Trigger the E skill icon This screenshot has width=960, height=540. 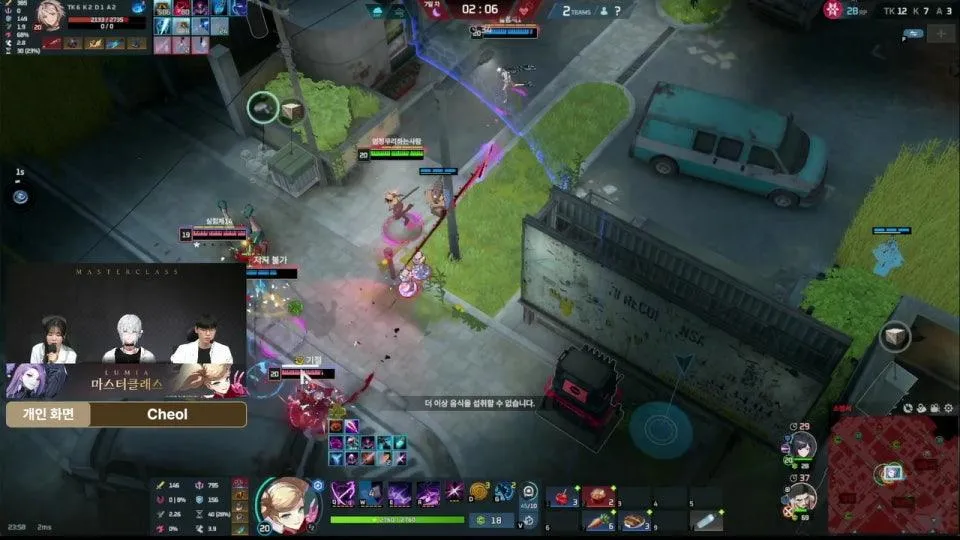point(400,493)
